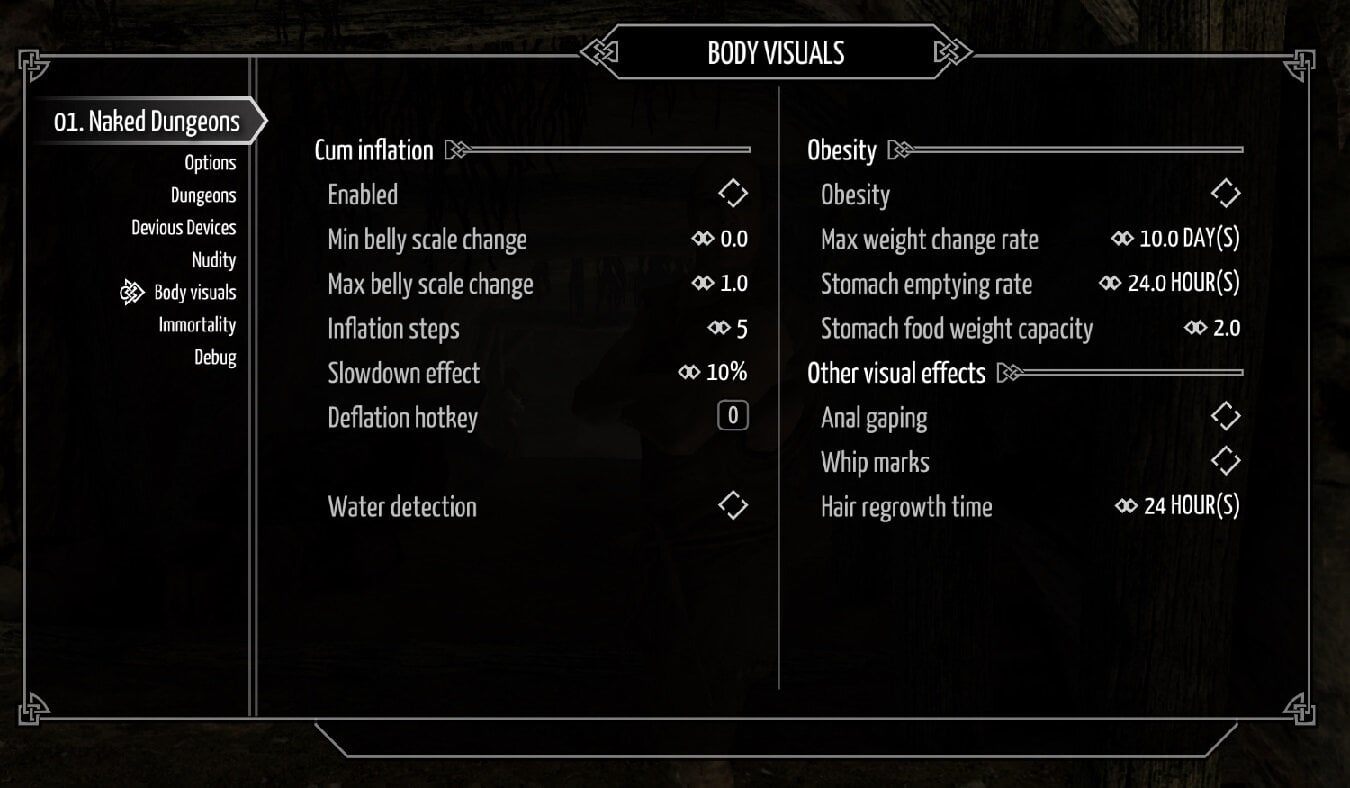The height and width of the screenshot is (788, 1350).
Task: Click the slider icon for Stomach food weight capacity
Action: tap(1194, 327)
